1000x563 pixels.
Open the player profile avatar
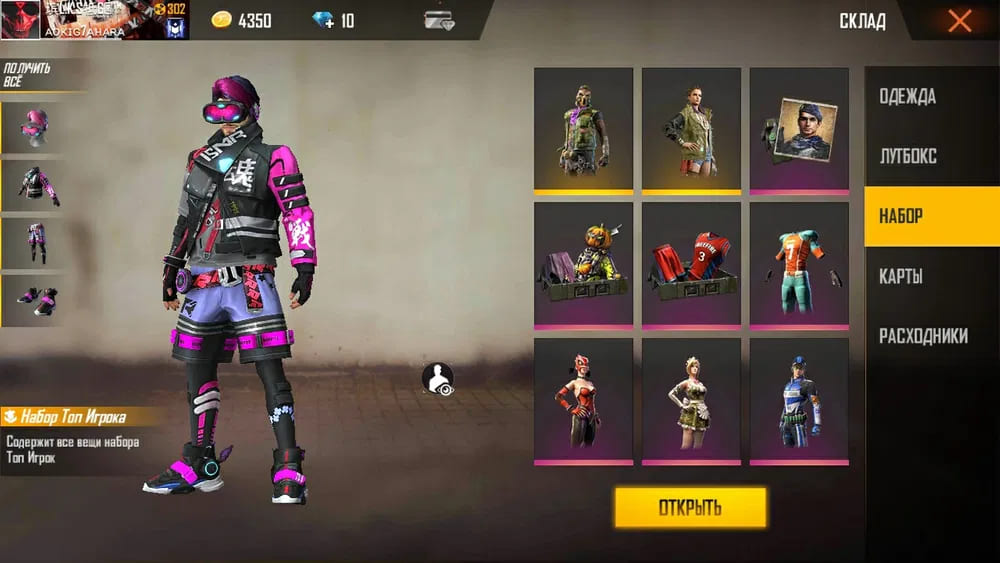[20, 19]
